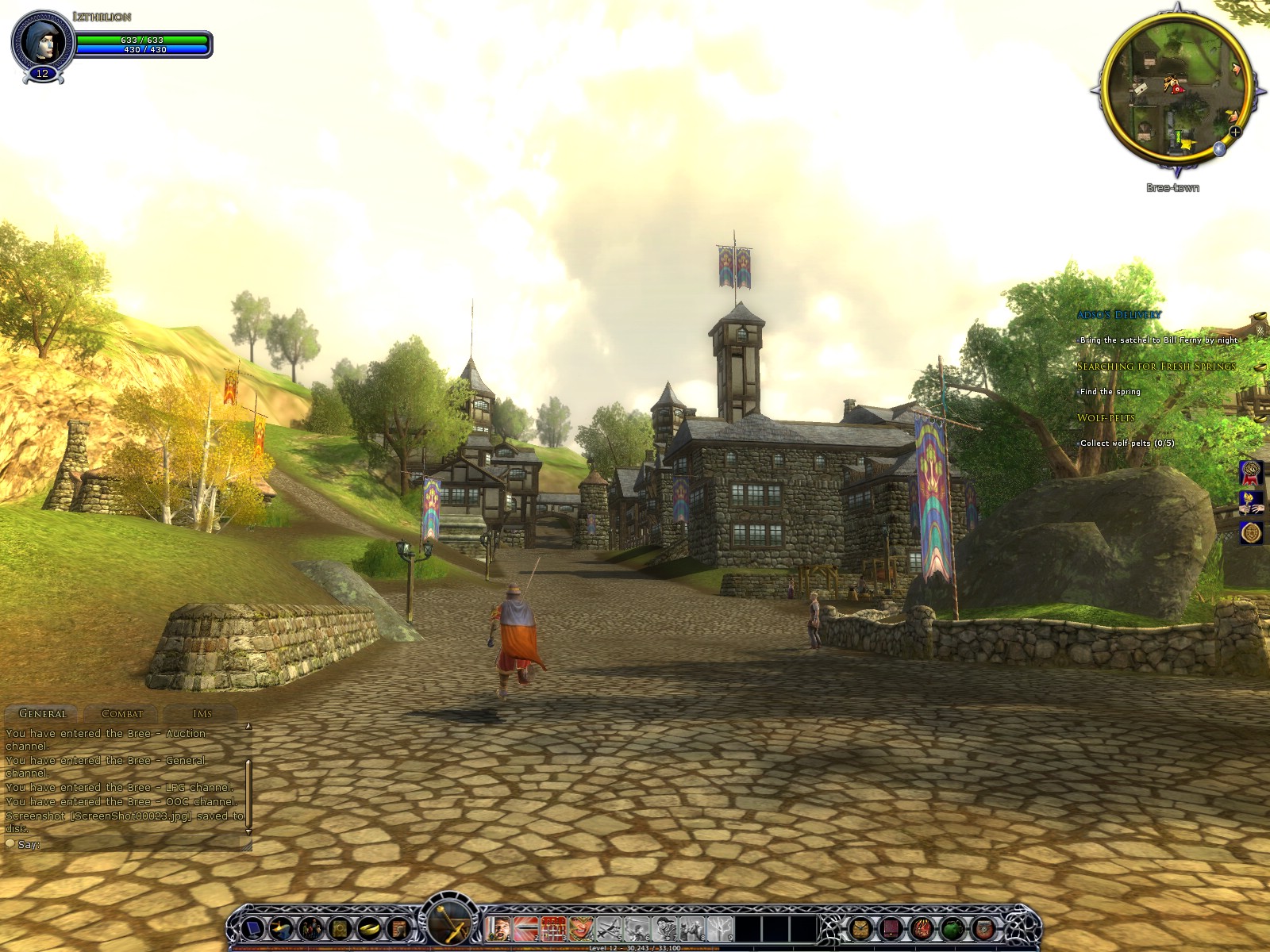The image size is (1270, 952).
Task: Open the IMs chat tab
Action: (x=202, y=713)
